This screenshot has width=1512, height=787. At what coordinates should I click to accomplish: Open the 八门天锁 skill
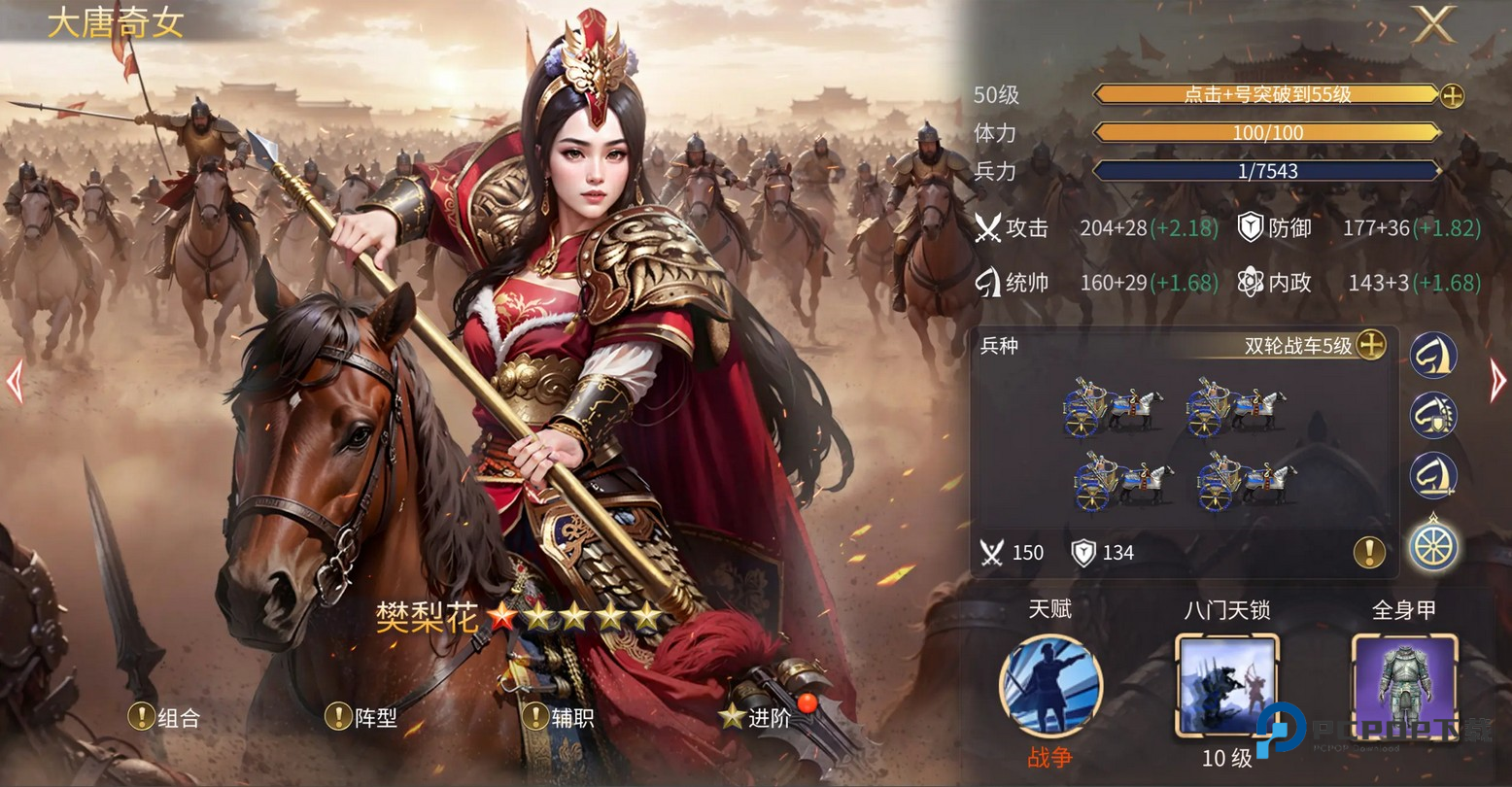click(1226, 685)
